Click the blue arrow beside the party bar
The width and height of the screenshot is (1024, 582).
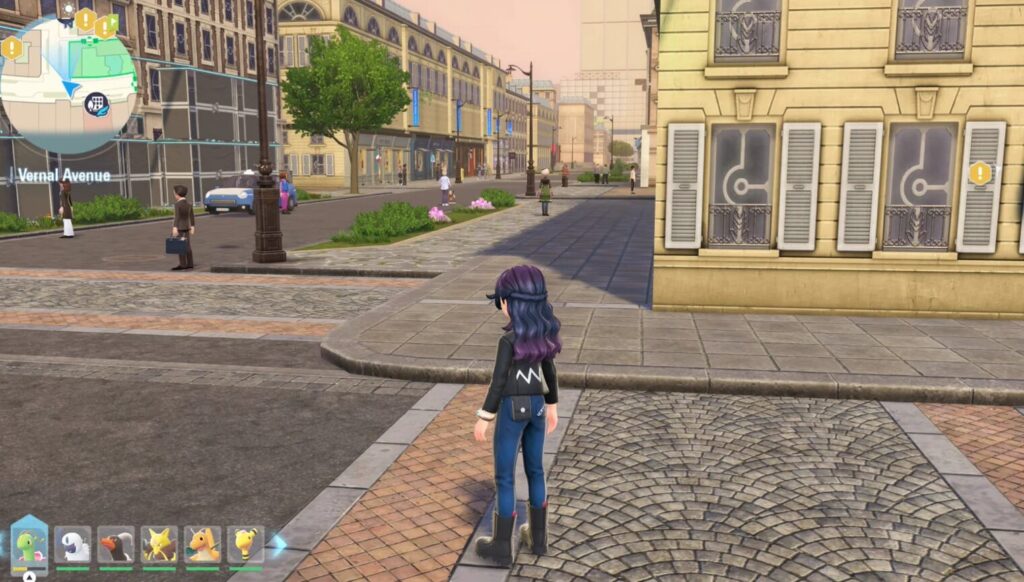(x=280, y=544)
